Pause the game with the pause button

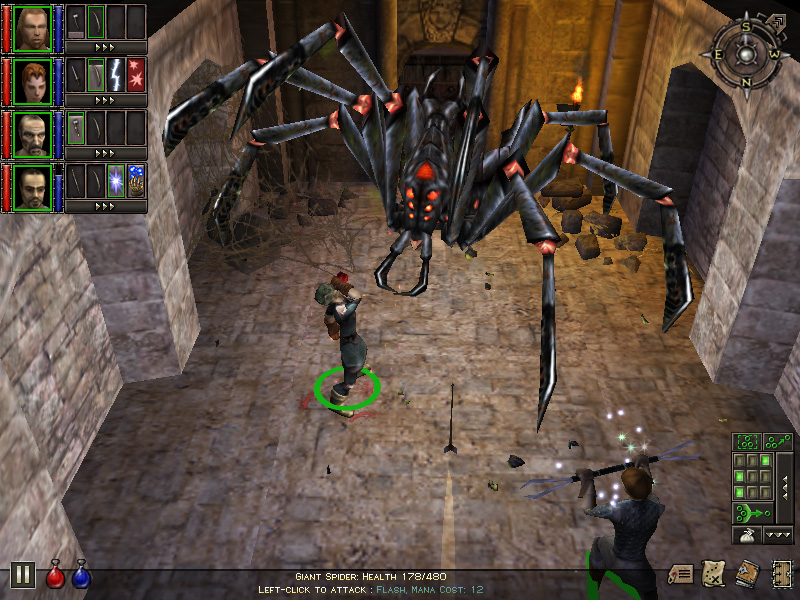coord(22,574)
